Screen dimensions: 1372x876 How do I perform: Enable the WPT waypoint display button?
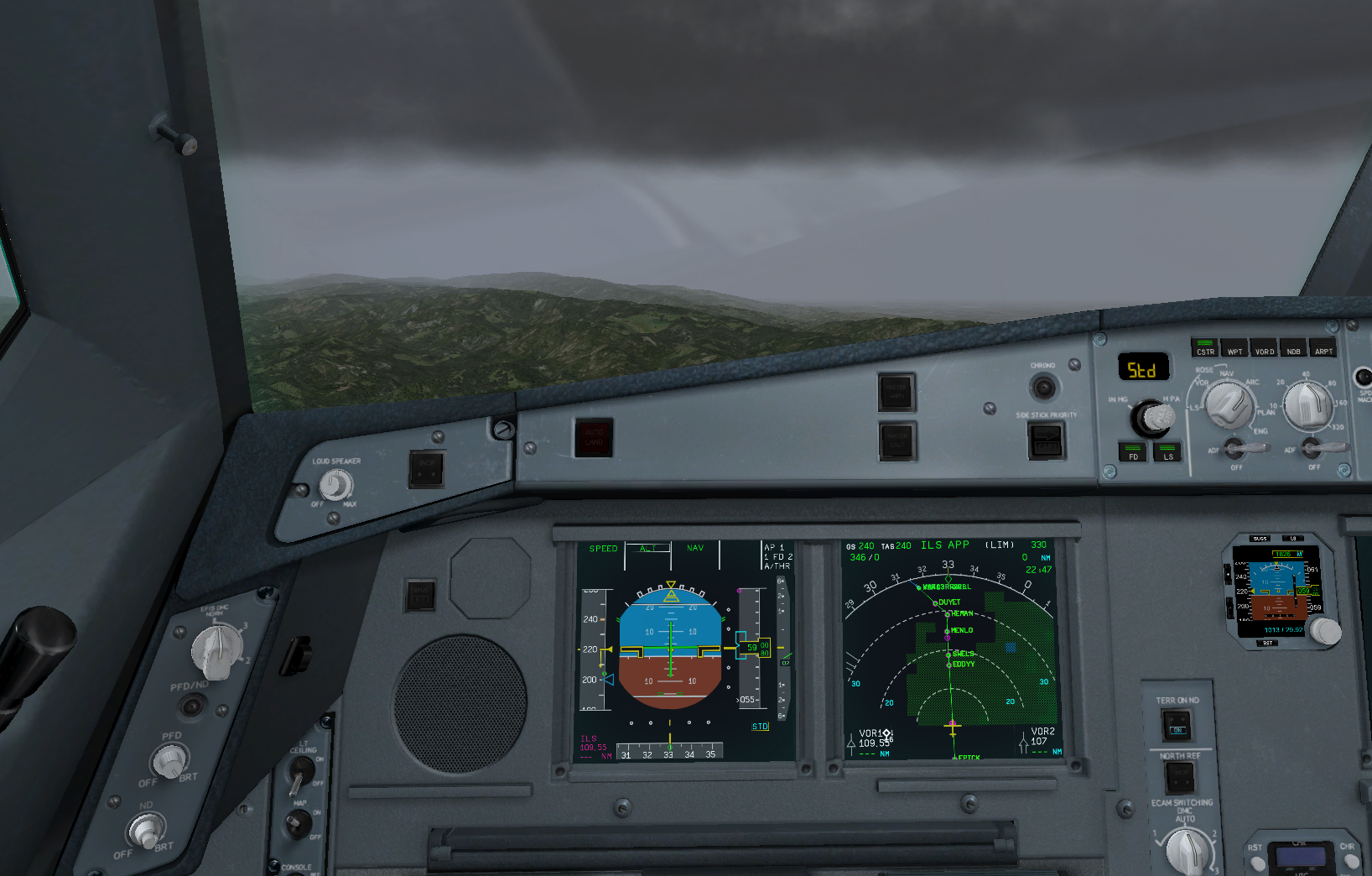click(x=1234, y=347)
